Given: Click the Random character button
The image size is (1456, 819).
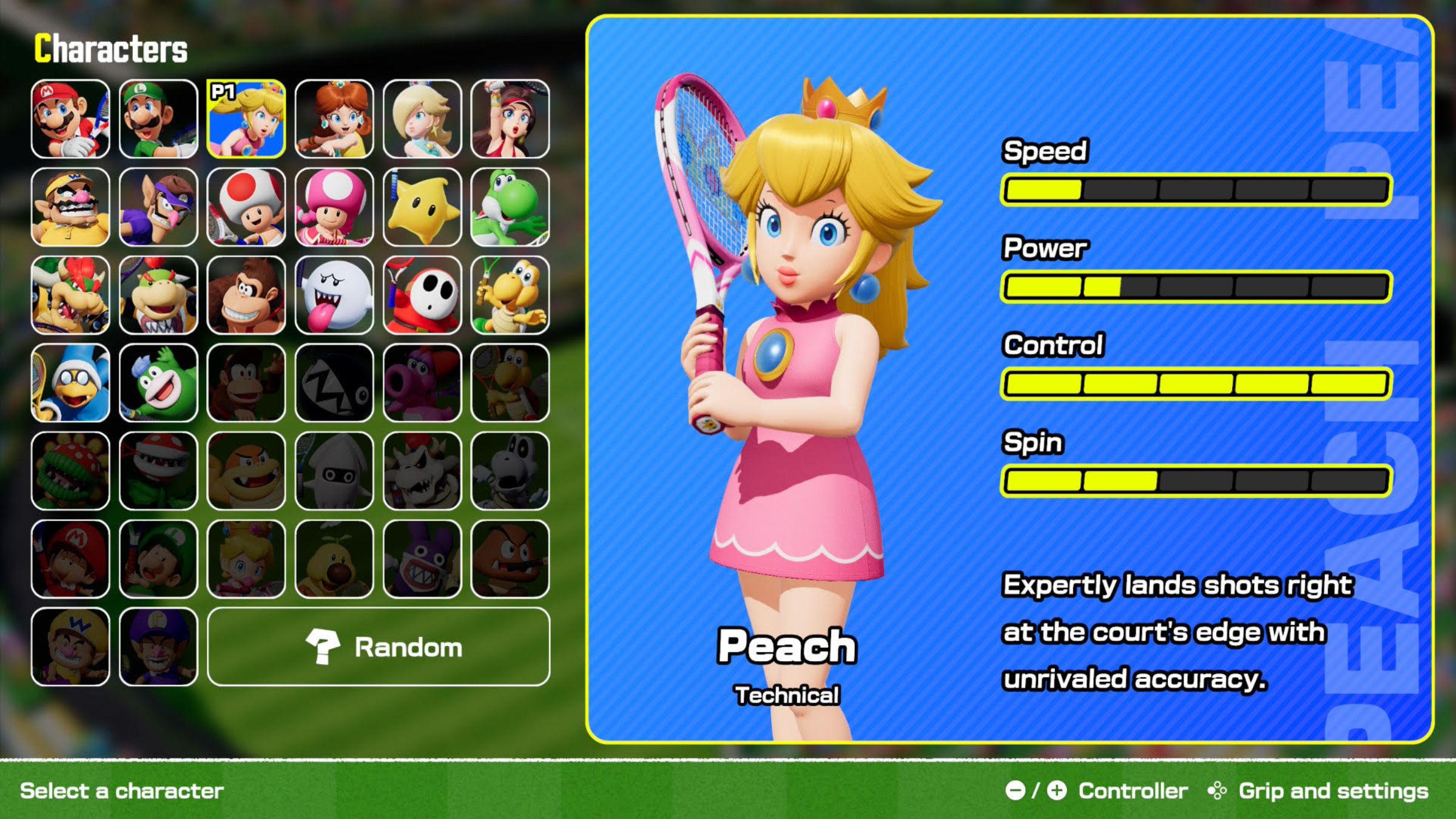Looking at the screenshot, I should [379, 647].
